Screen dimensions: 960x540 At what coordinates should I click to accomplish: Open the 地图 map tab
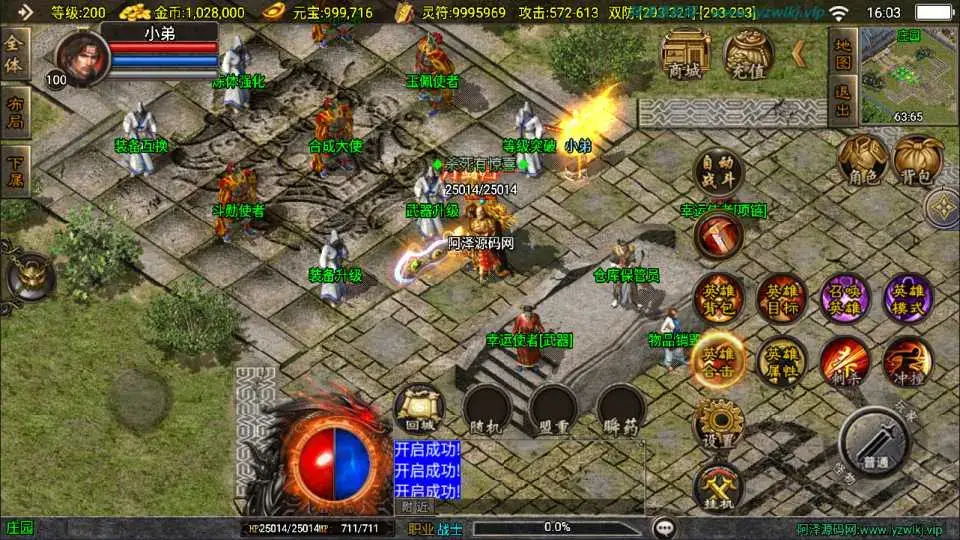844,56
